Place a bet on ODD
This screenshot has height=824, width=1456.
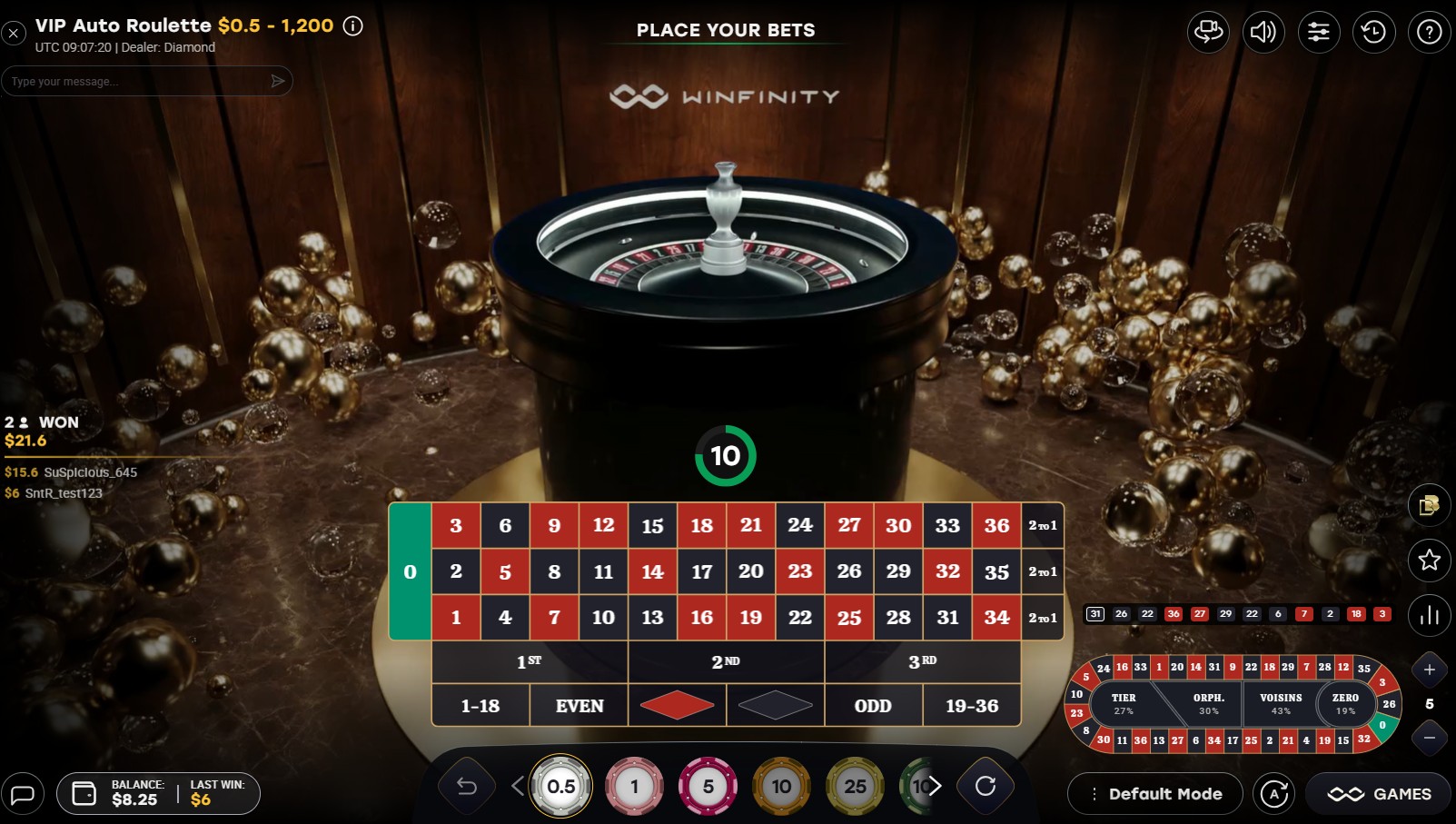(873, 705)
